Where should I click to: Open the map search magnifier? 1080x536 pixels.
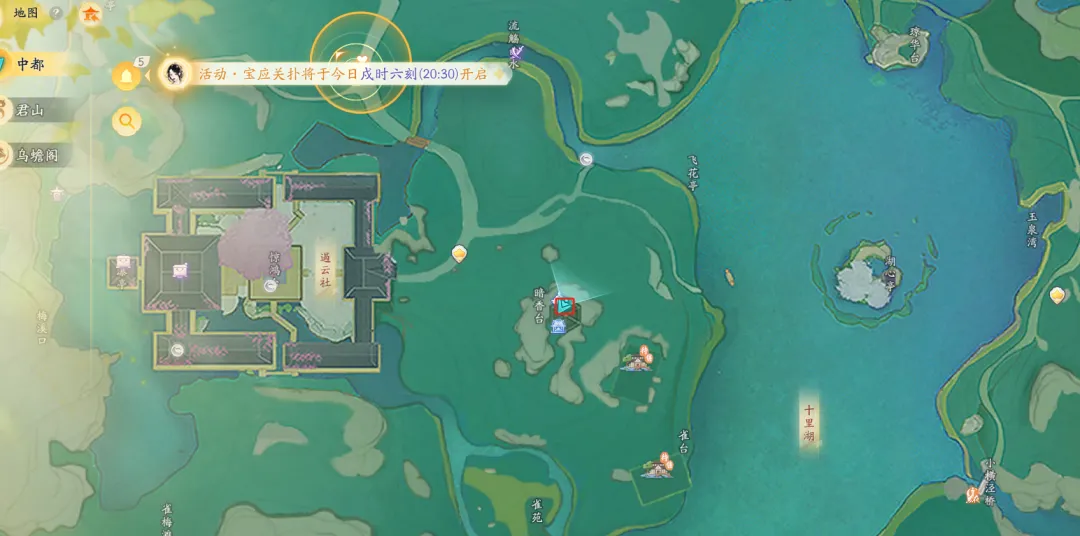click(126, 121)
